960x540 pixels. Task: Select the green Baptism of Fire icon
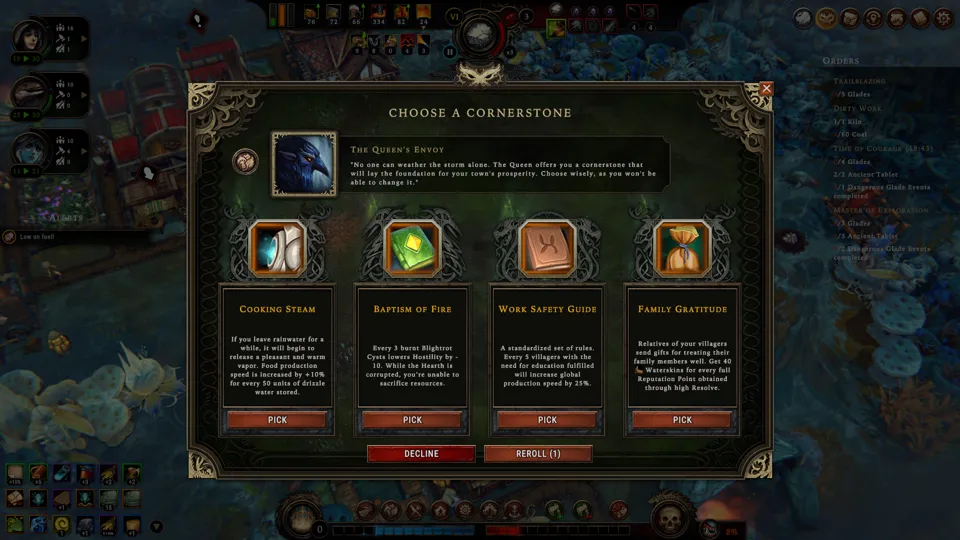412,249
